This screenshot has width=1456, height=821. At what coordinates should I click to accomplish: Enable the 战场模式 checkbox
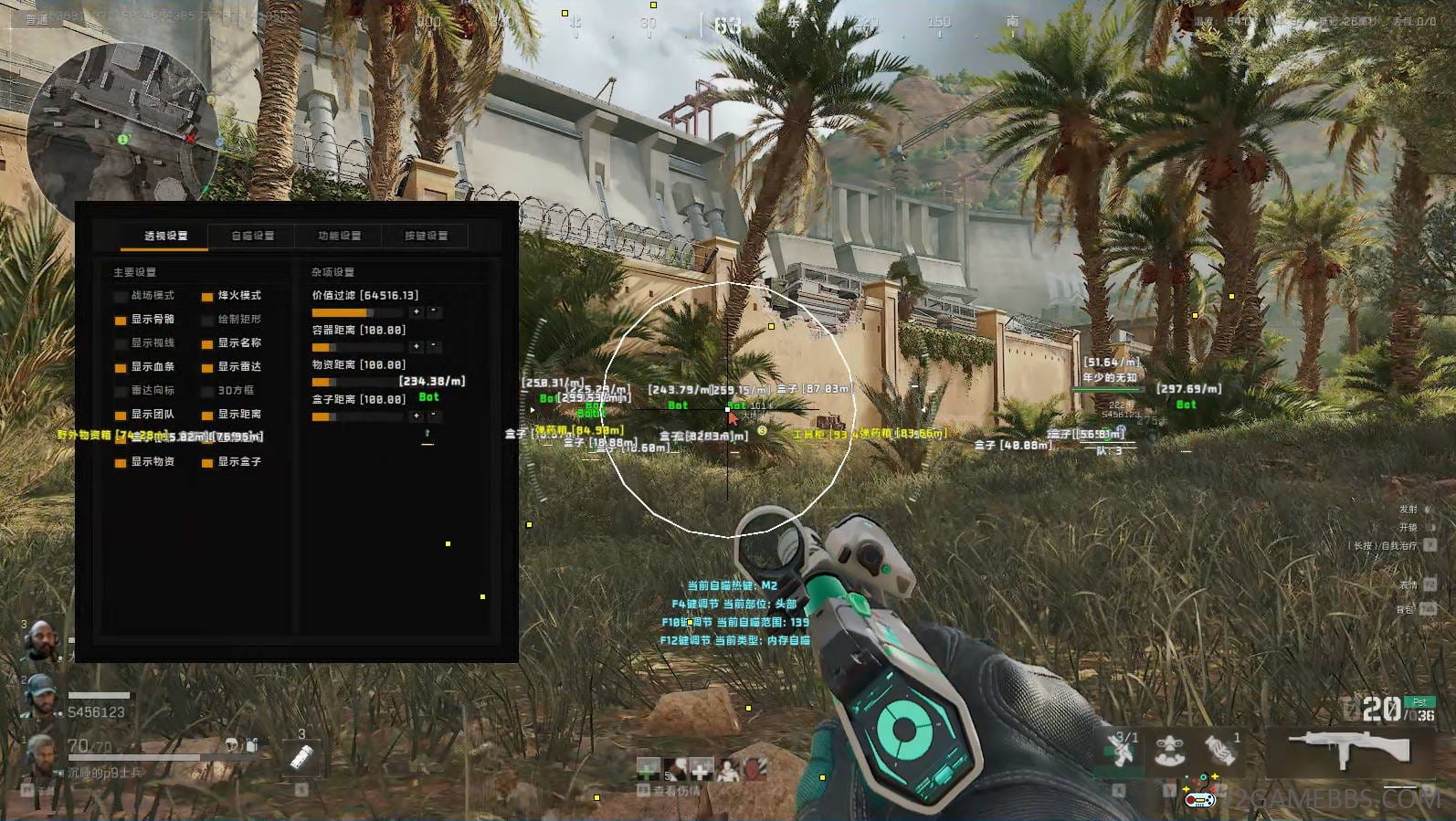(121, 296)
